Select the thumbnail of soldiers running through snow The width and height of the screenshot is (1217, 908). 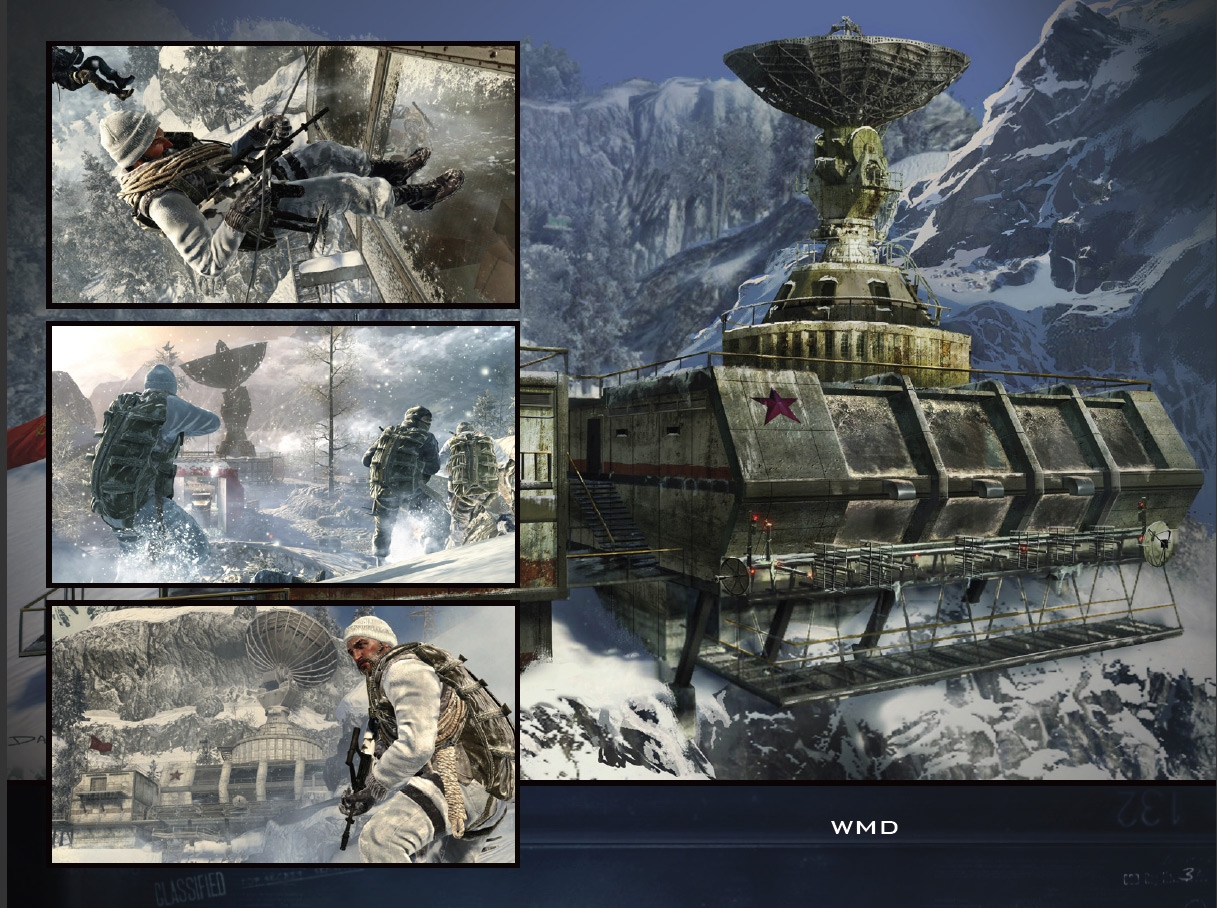pyautogui.click(x=283, y=454)
